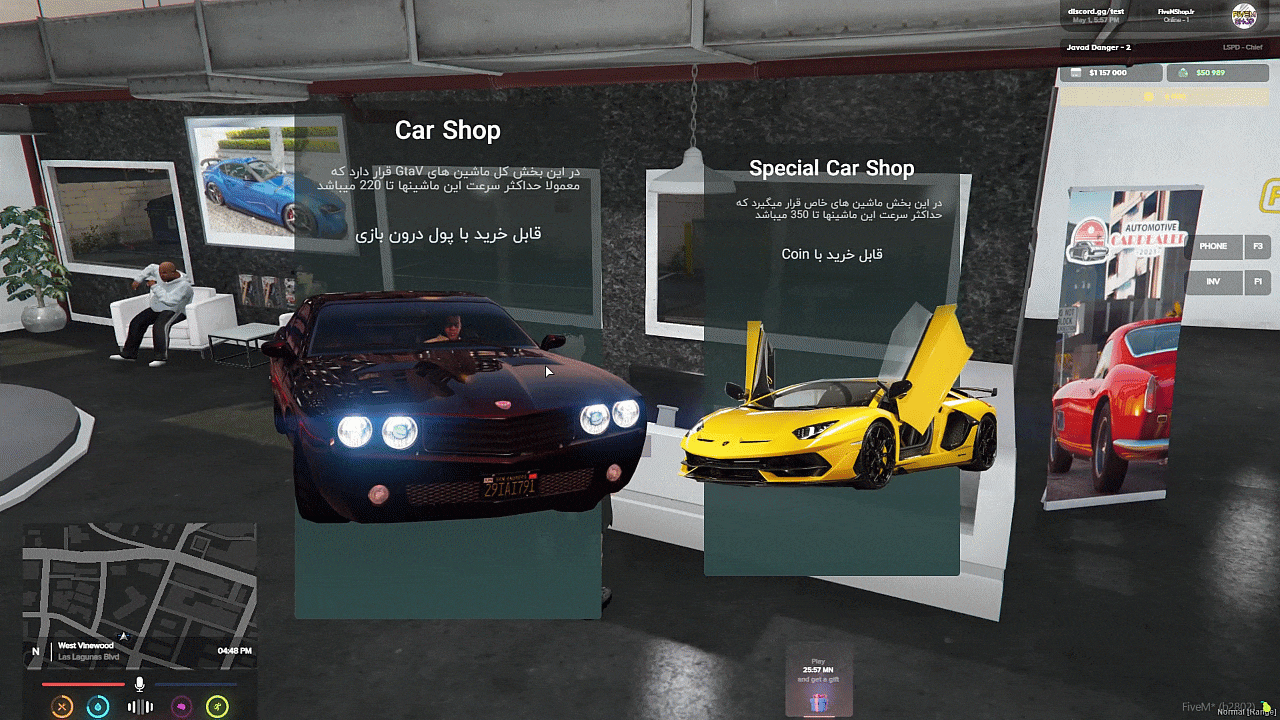Open the INV inventory button
This screenshot has height=720, width=1280.
click(x=1213, y=282)
